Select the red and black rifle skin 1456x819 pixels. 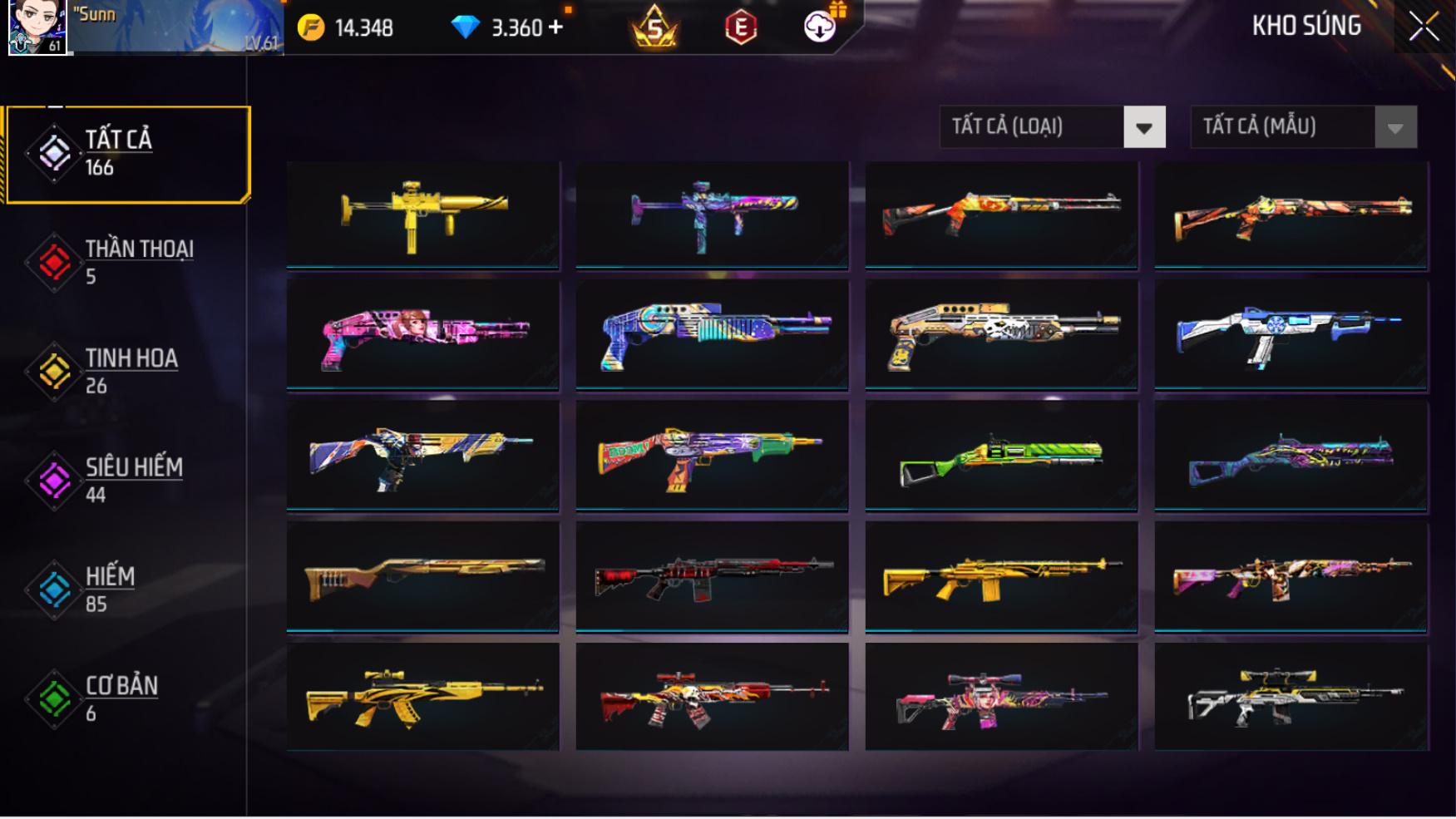coord(713,576)
